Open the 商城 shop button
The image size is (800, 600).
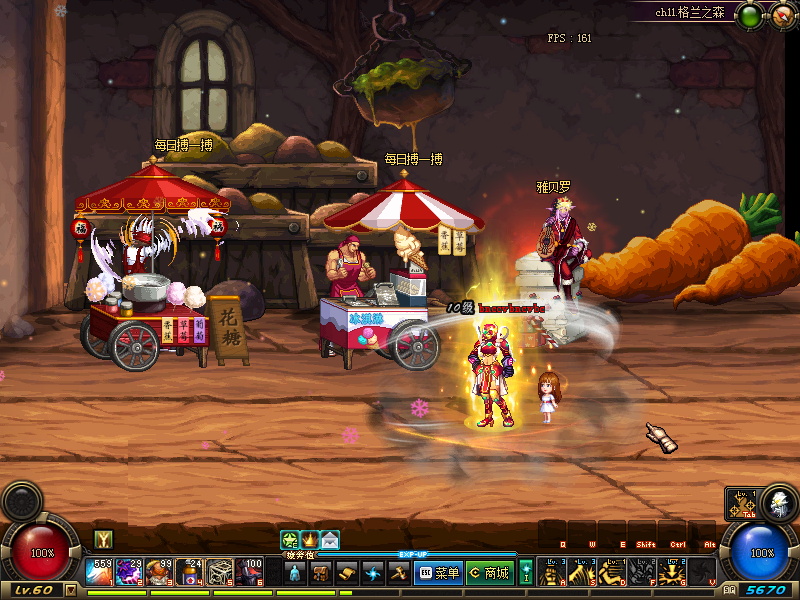click(488, 573)
